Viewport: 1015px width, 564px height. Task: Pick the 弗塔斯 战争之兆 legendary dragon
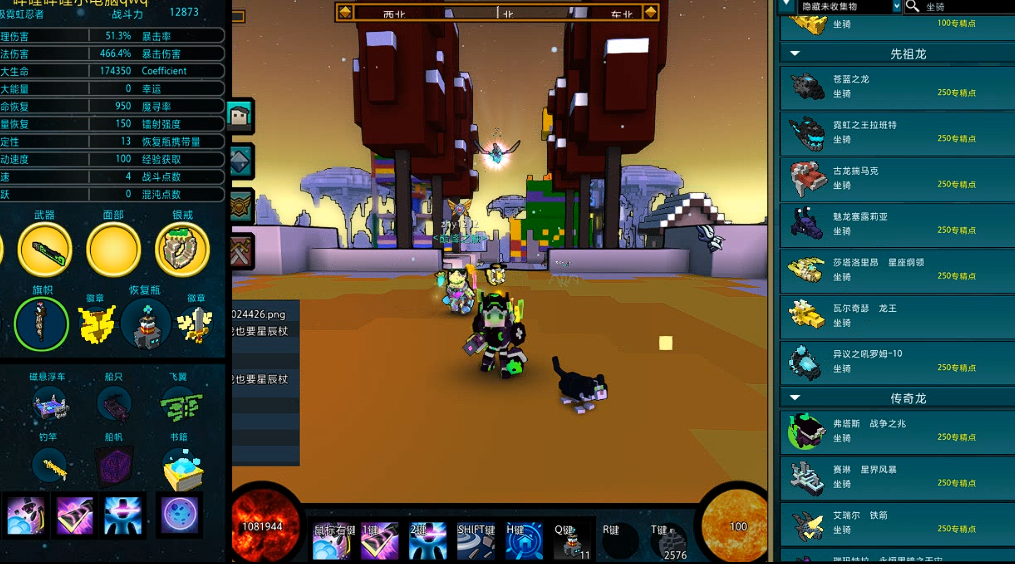[x=896, y=431]
